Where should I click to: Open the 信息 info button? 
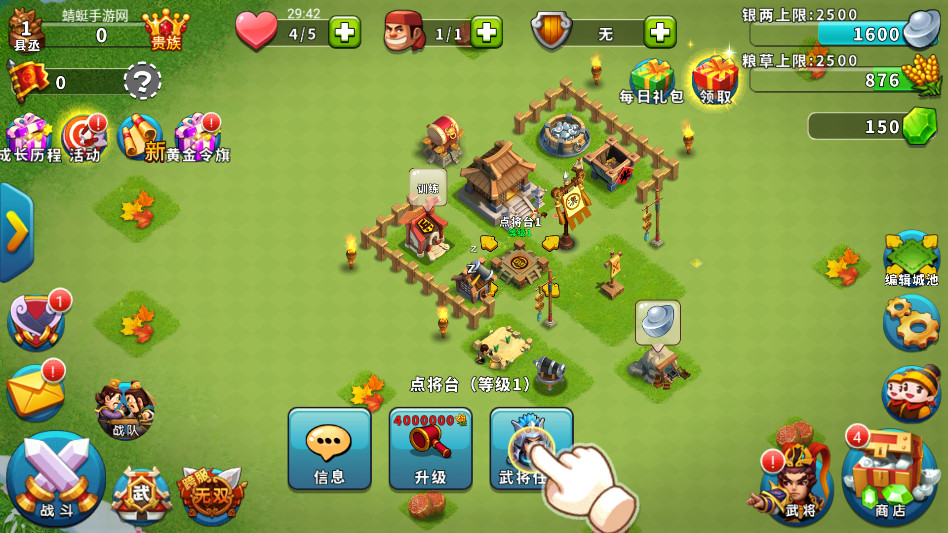point(329,448)
